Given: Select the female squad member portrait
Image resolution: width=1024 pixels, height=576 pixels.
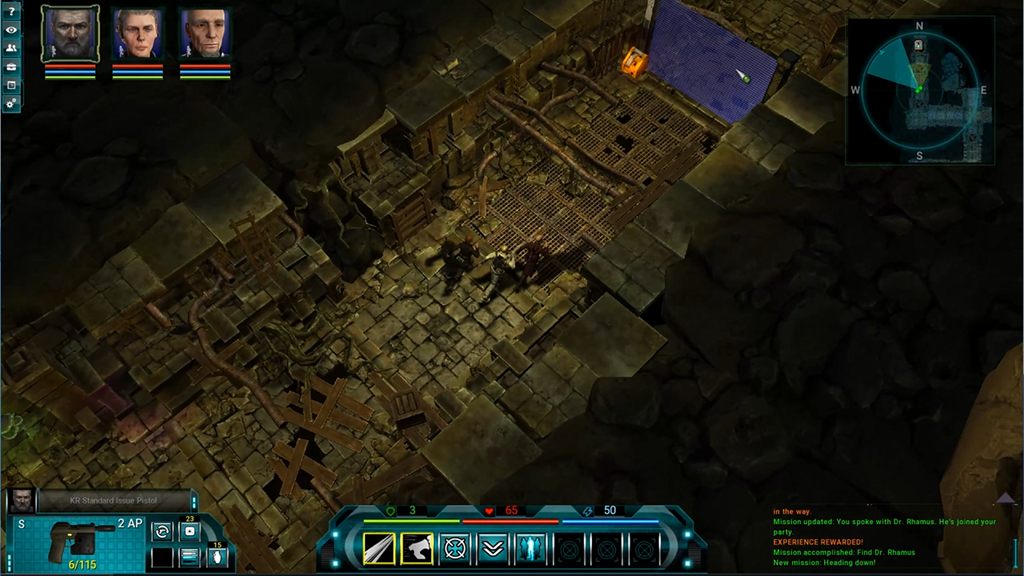Looking at the screenshot, I should (x=137, y=35).
